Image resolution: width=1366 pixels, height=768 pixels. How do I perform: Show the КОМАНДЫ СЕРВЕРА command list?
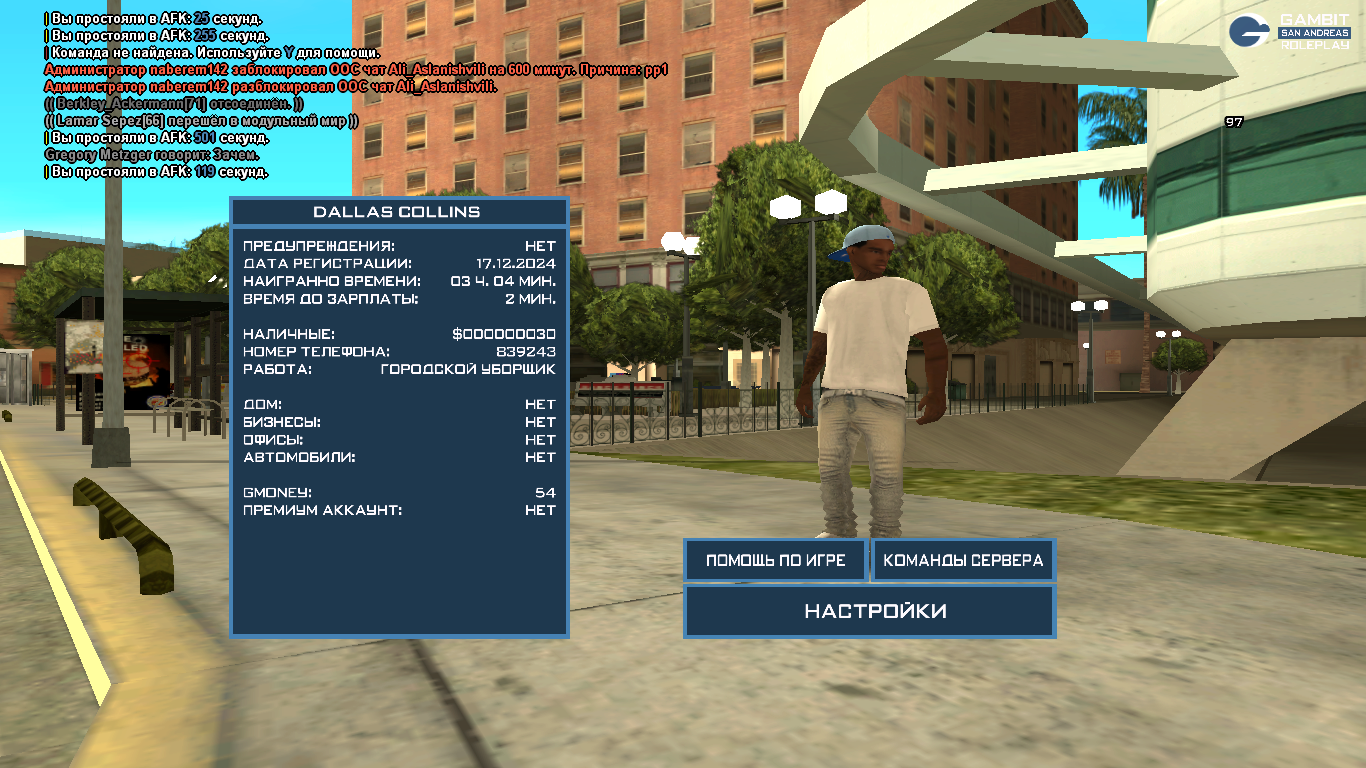coord(963,560)
